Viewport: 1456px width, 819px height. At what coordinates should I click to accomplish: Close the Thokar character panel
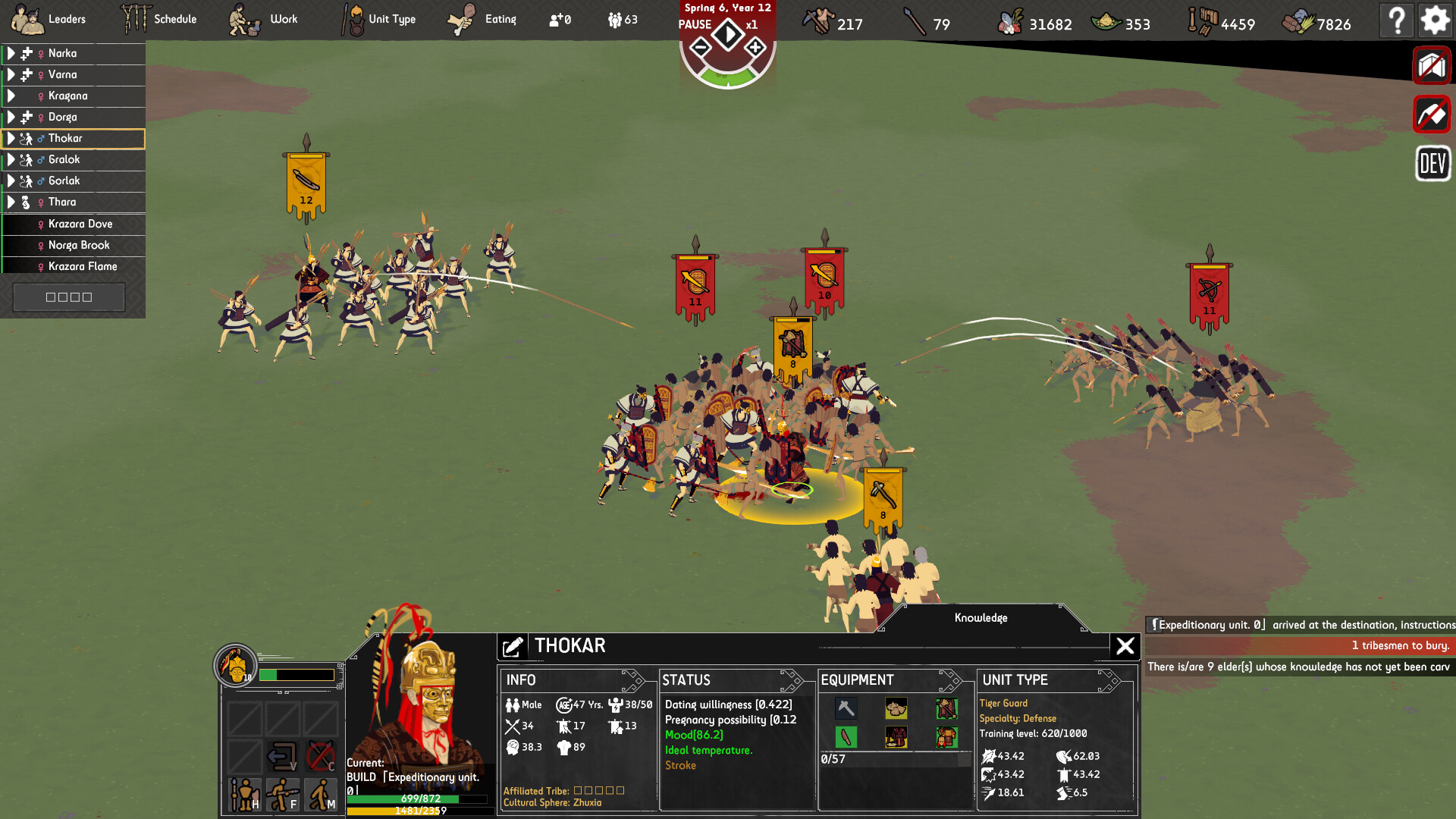1125,646
